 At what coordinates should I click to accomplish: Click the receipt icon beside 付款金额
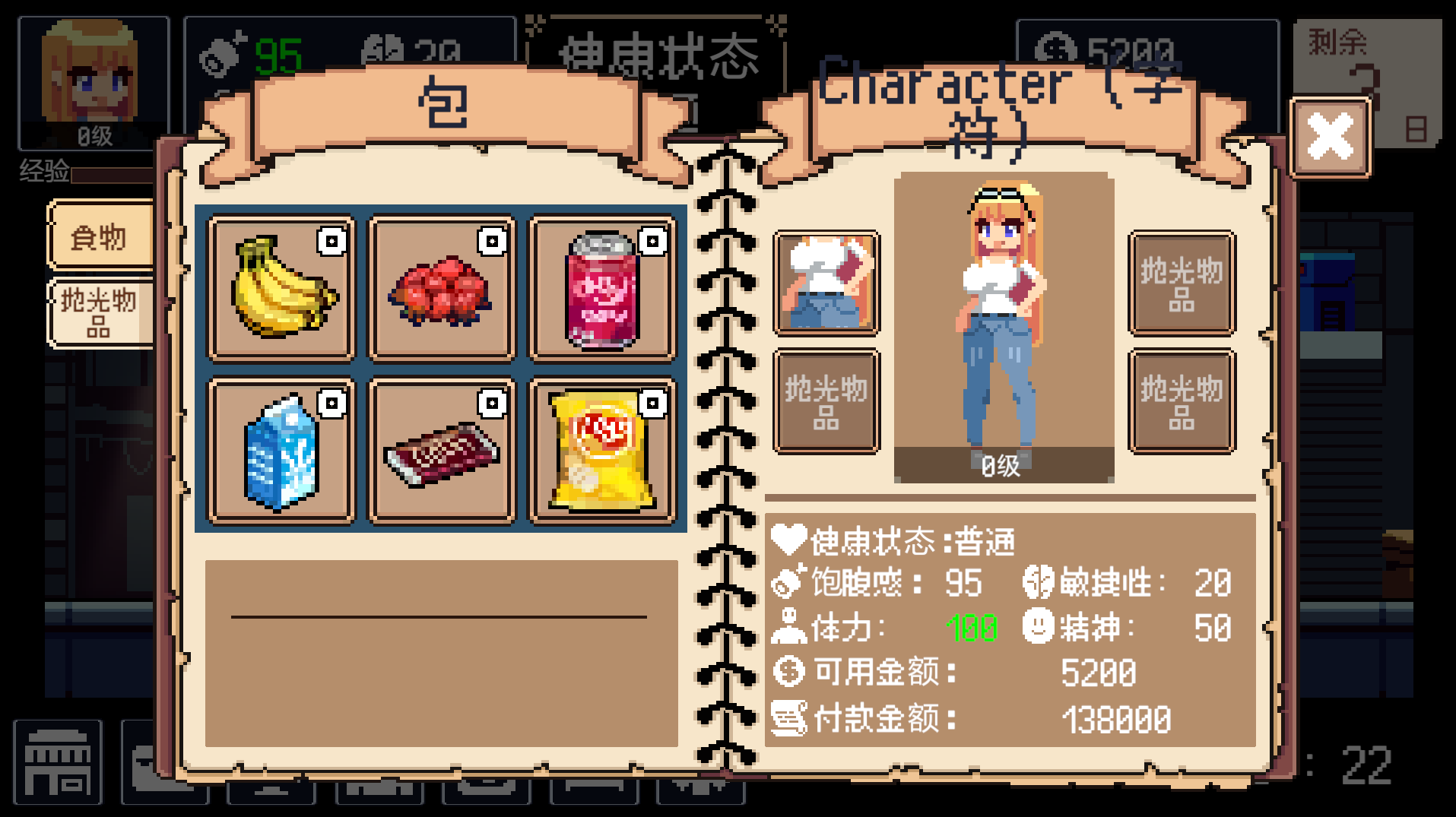point(789,716)
